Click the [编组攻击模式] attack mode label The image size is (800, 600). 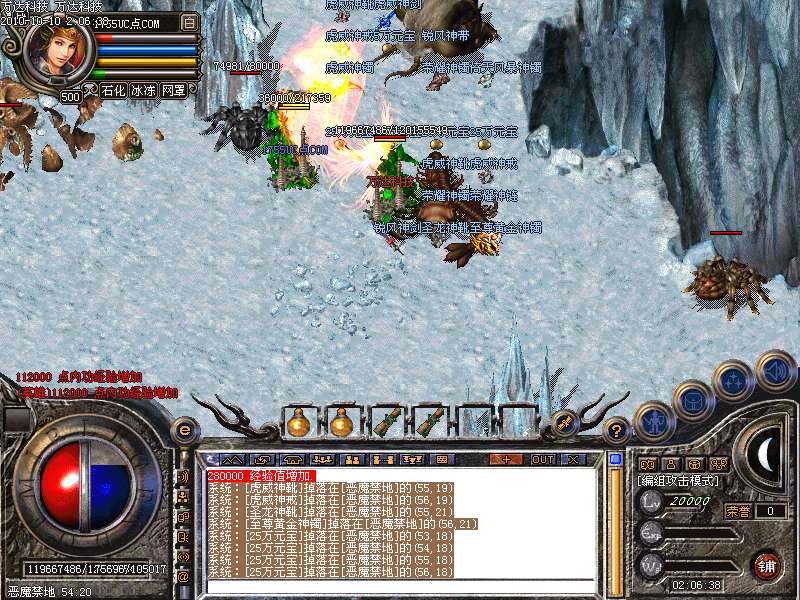click(x=678, y=481)
